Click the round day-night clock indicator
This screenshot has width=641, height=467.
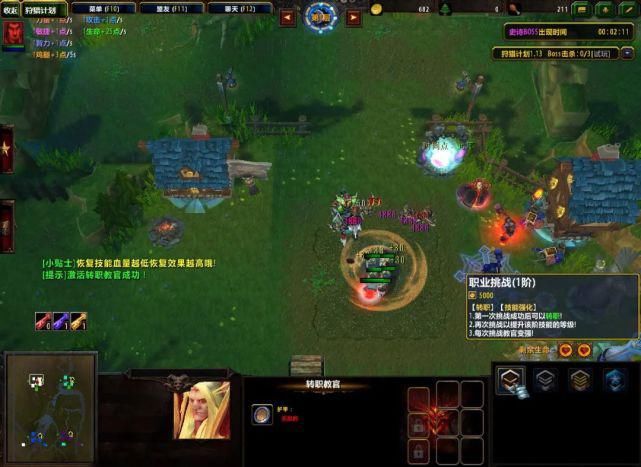(319, 17)
